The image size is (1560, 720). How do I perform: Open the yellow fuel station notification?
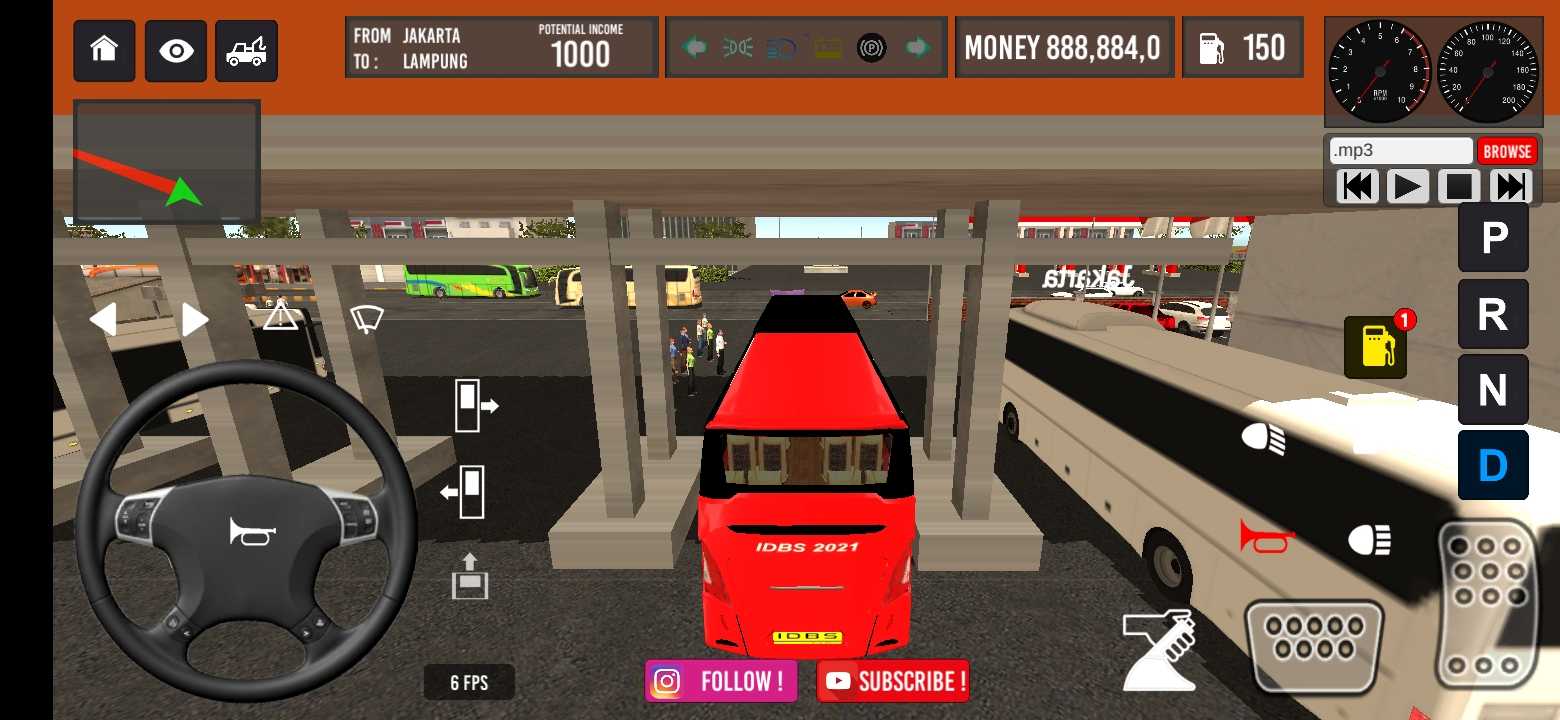pos(1376,348)
